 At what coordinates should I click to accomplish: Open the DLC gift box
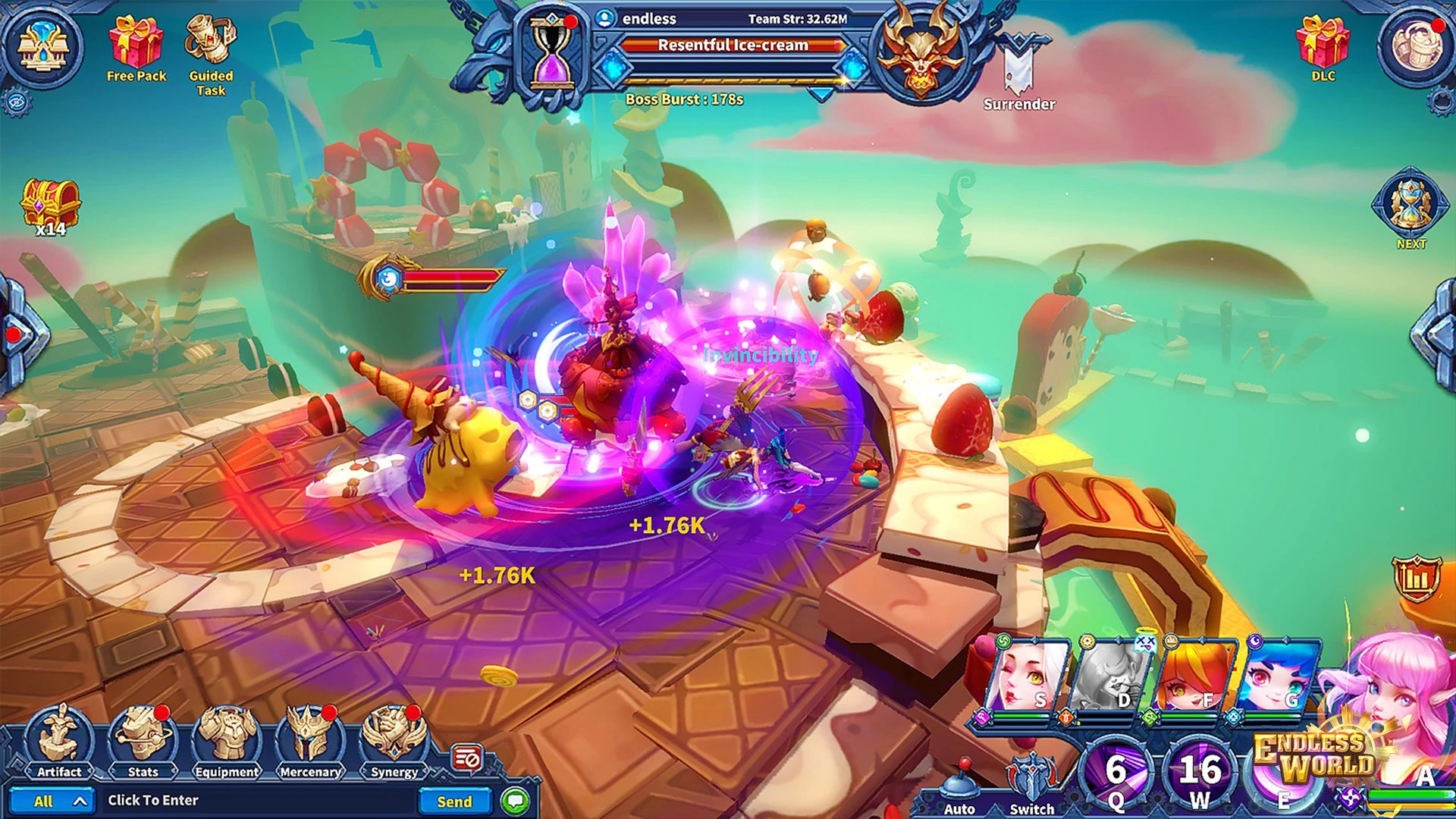1323,44
